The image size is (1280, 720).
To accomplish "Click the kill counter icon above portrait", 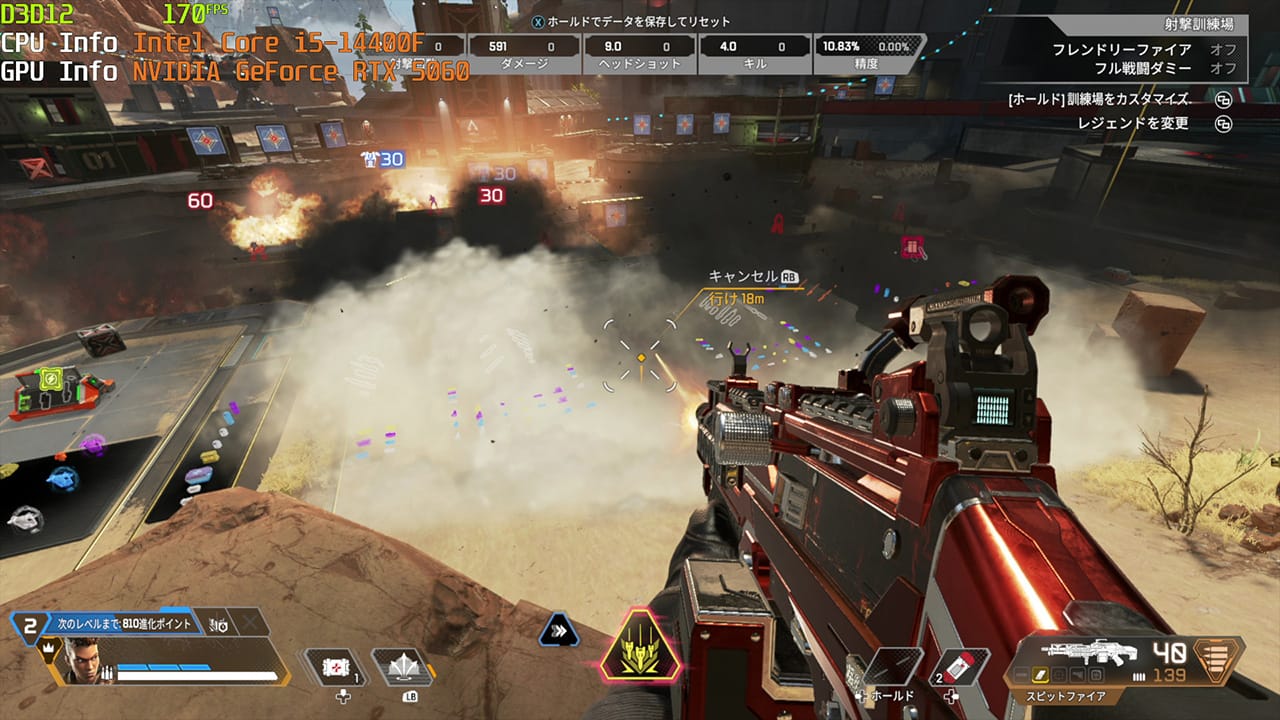I will 219,624.
